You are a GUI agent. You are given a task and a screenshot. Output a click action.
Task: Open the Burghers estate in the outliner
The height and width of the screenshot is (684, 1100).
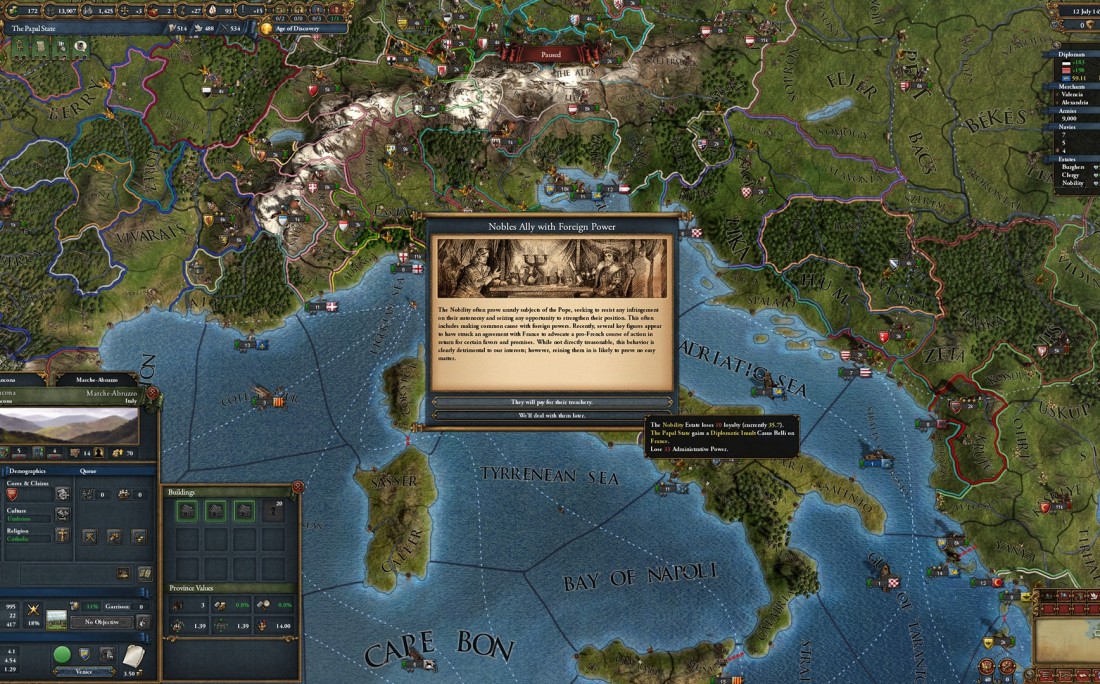pos(1073,166)
